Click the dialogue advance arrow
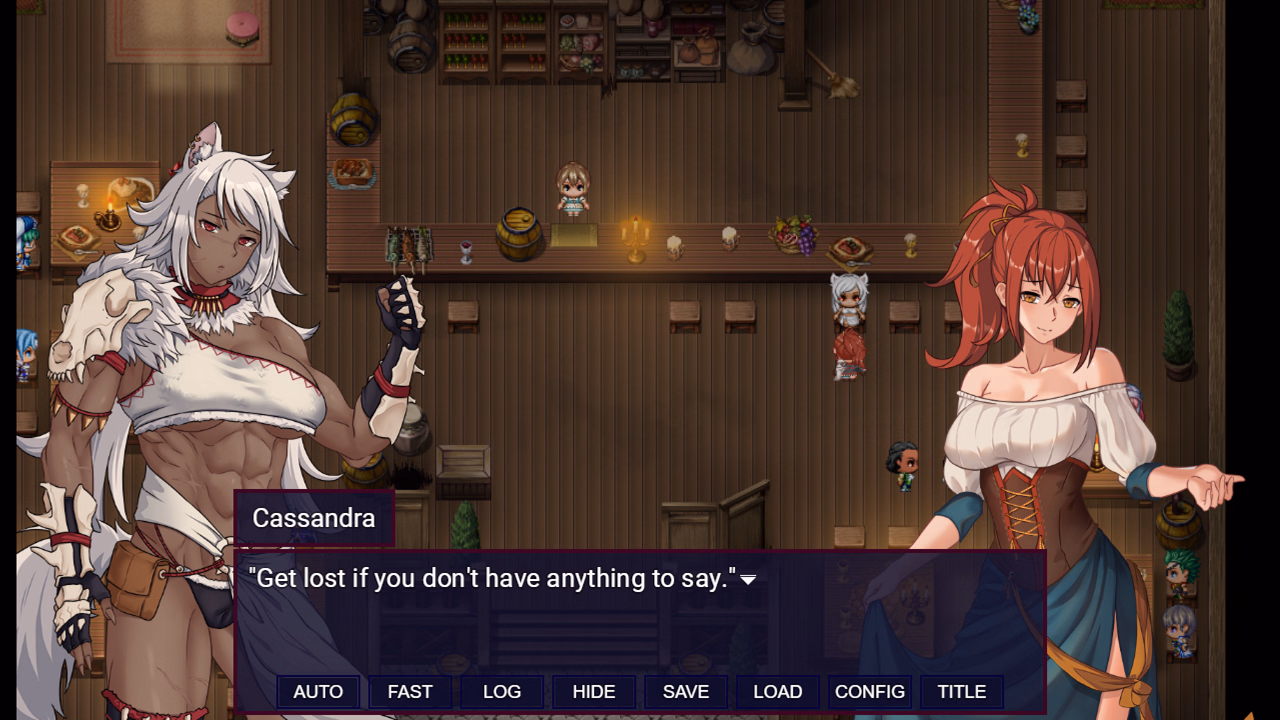 click(750, 578)
